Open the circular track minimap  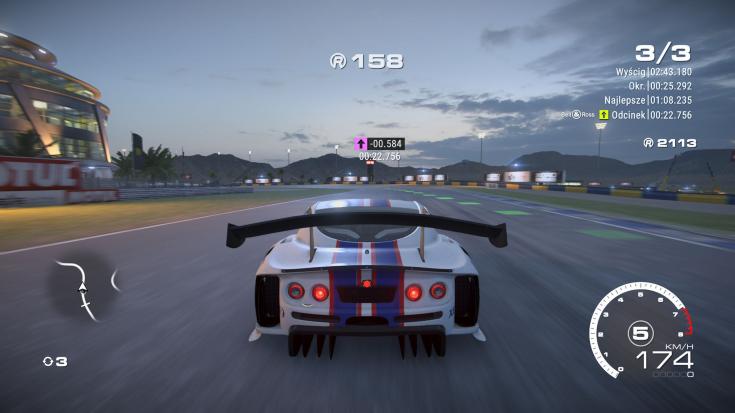(84, 290)
